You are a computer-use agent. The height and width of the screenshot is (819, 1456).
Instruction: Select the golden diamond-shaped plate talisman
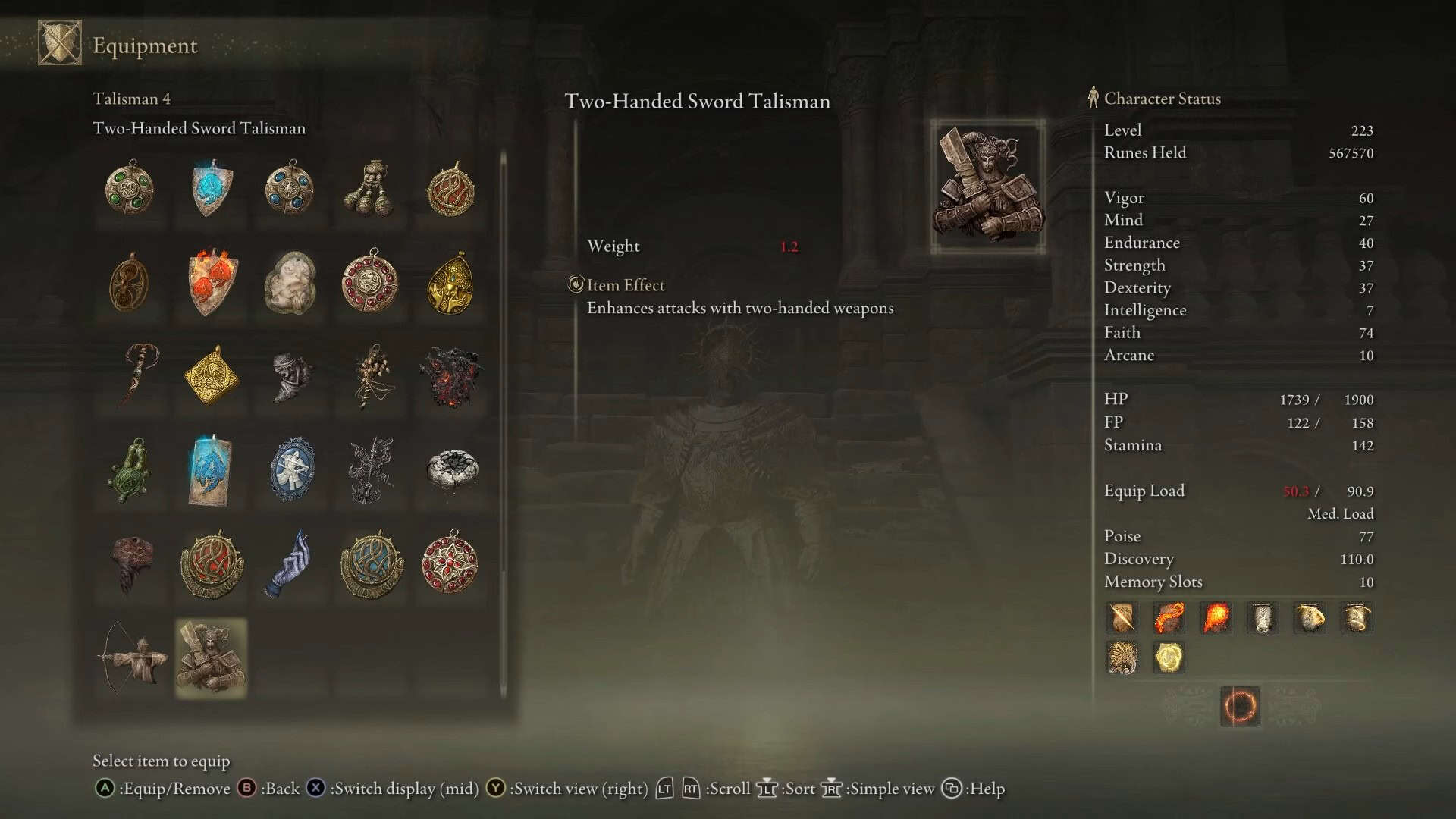point(212,375)
